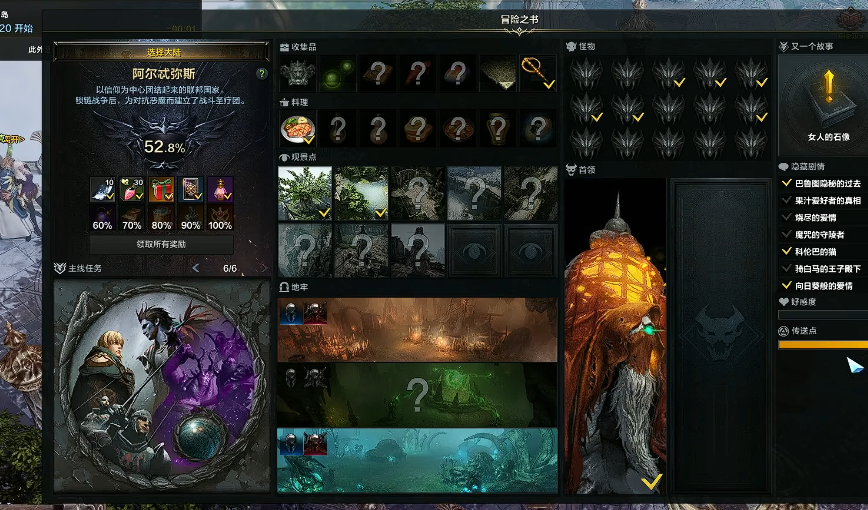This screenshot has height=510, width=868.
Task: Go to the next main quest page
Action: [263, 268]
